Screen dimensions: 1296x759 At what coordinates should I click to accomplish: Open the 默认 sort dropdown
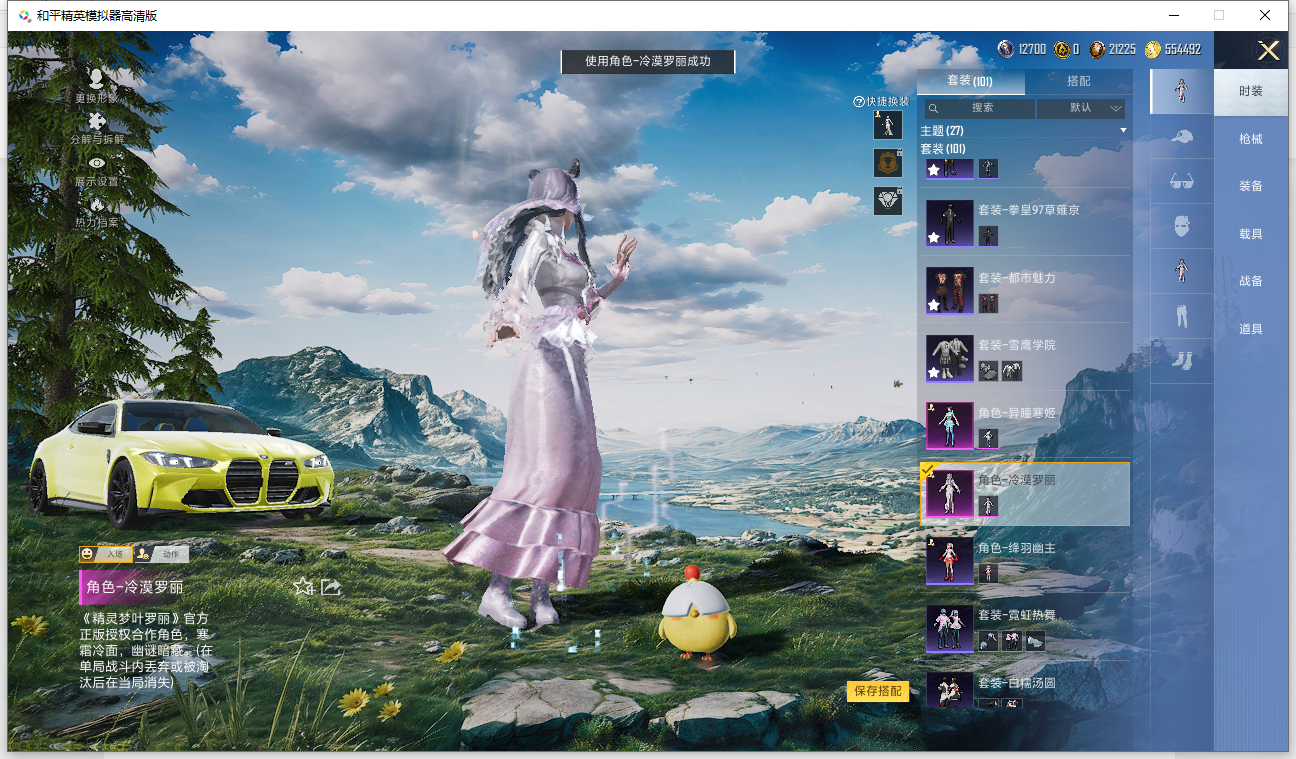(1081, 108)
